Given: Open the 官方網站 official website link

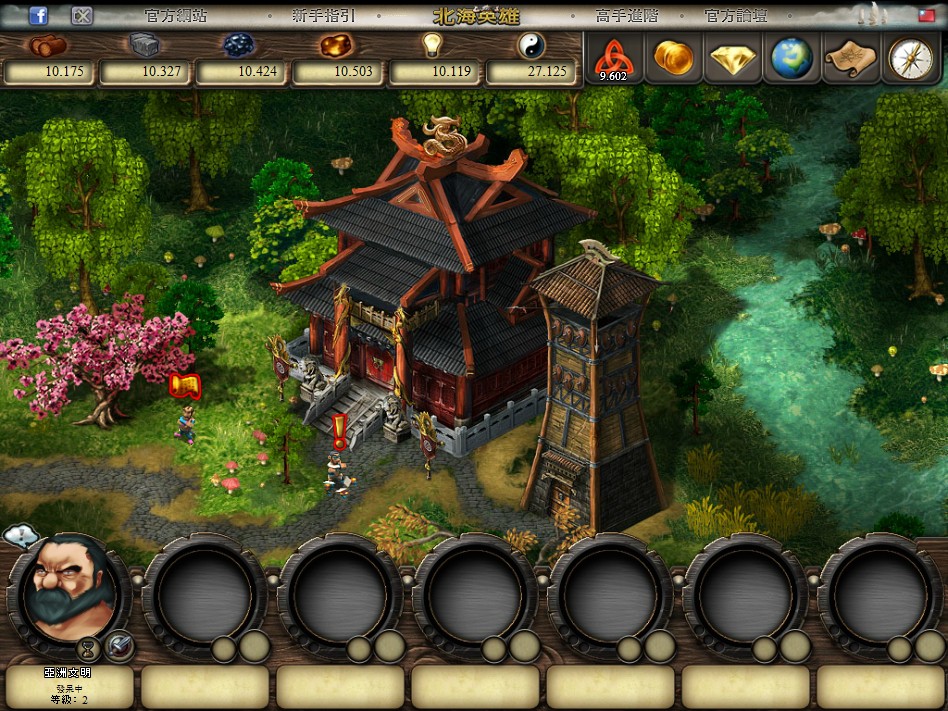Looking at the screenshot, I should [x=174, y=16].
